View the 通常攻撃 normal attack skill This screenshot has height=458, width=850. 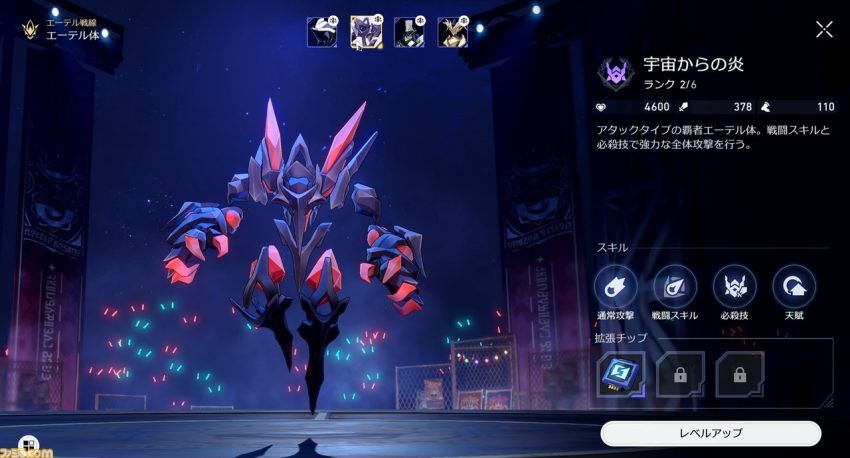(x=615, y=286)
